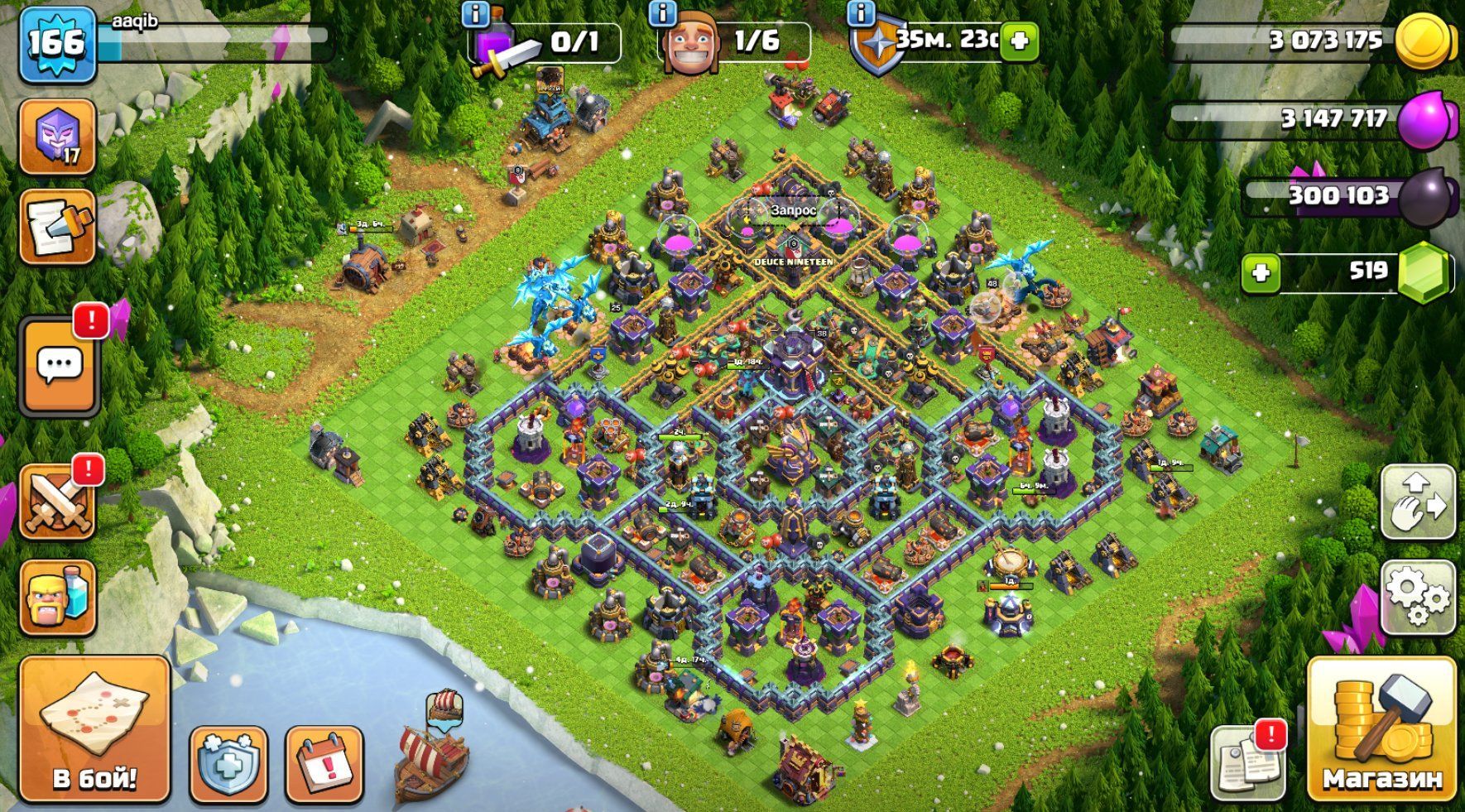Screen dimensions: 1465x812
Task: Open the chat speech bubble panel
Action: coord(59,365)
